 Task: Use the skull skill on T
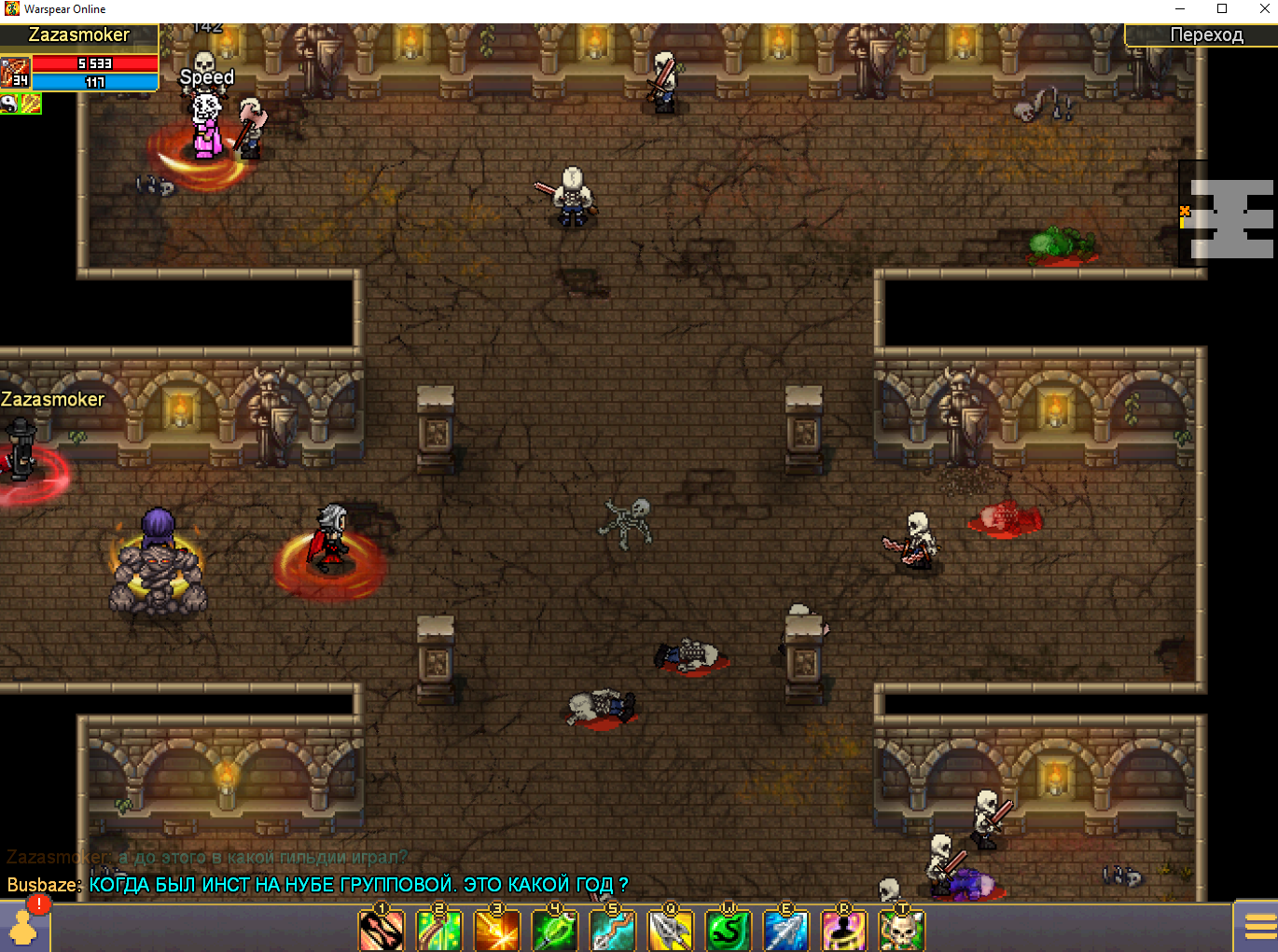[902, 930]
